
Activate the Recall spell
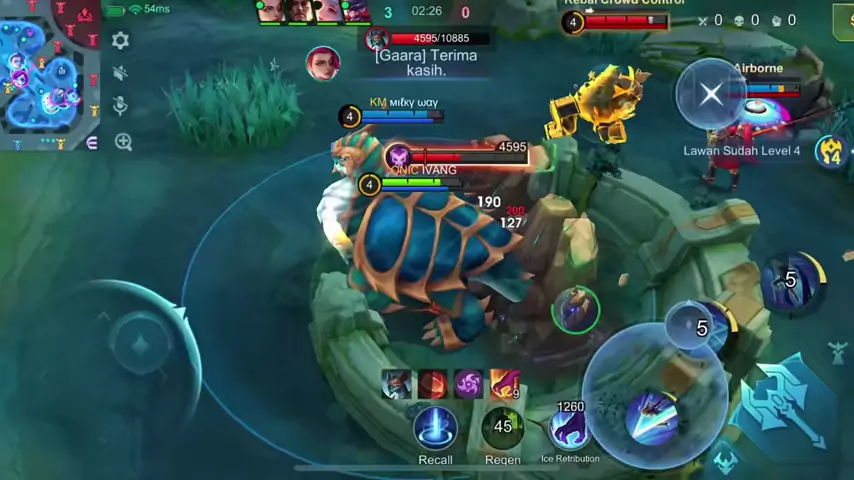point(435,428)
